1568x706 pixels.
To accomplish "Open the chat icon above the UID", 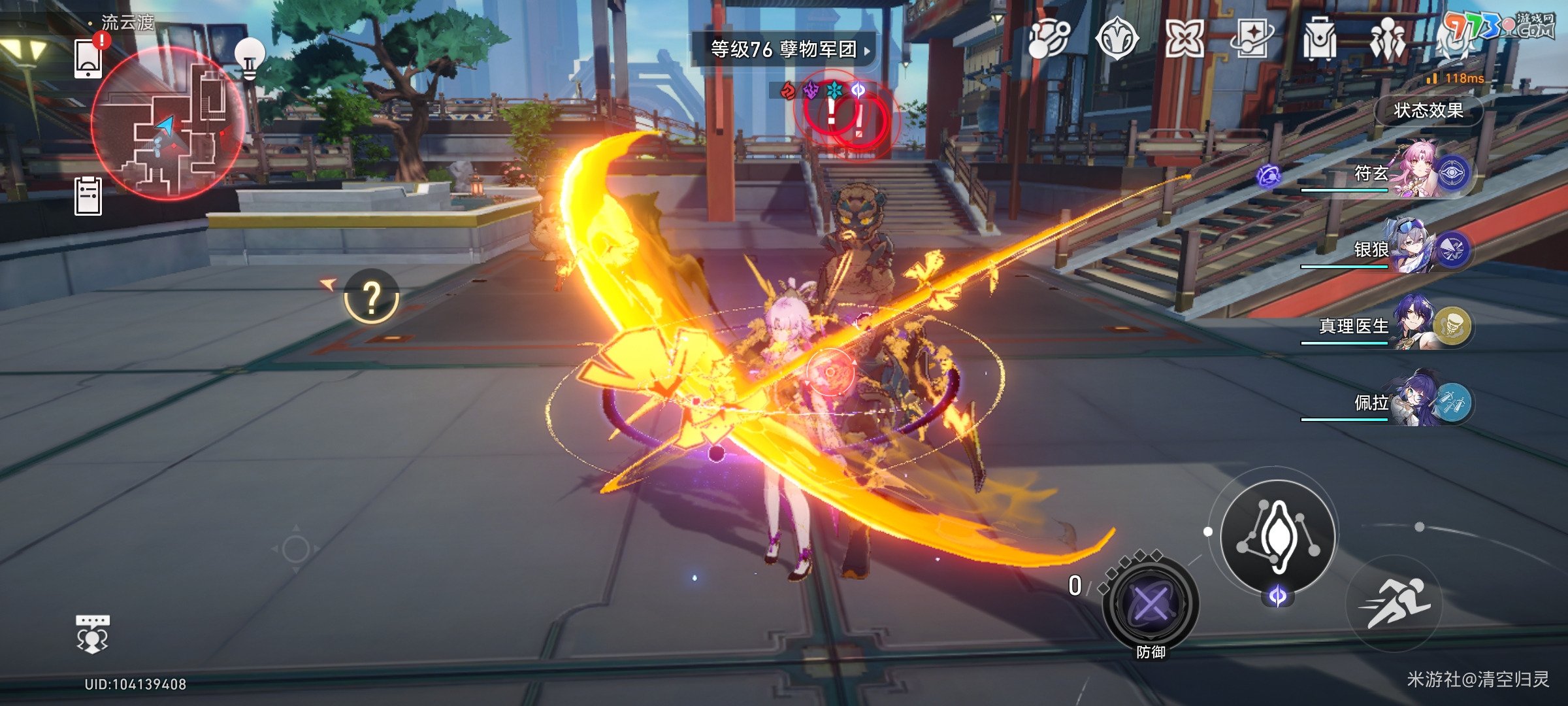I will click(93, 633).
